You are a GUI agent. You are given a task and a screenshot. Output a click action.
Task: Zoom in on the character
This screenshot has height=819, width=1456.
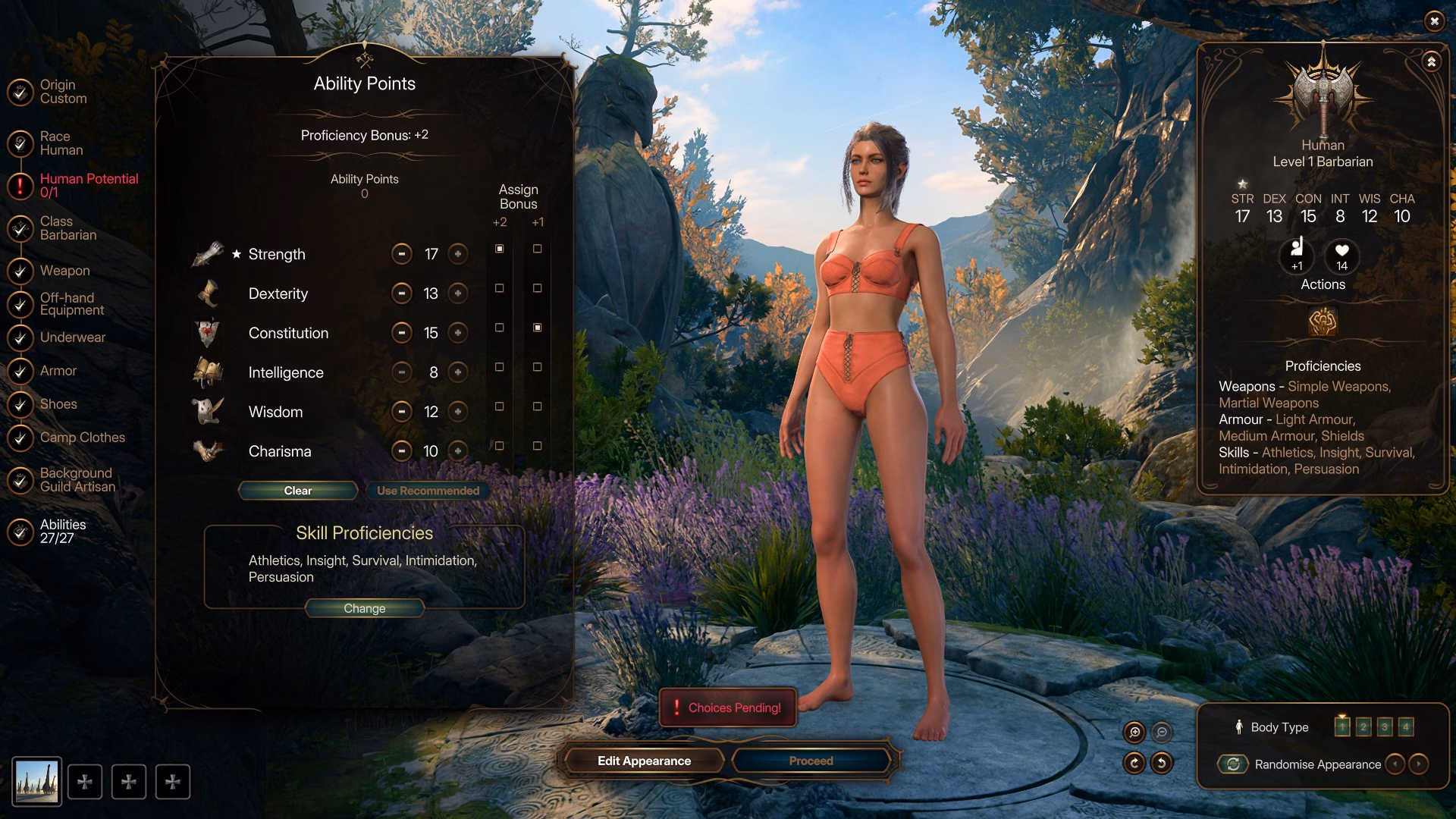tap(1134, 732)
